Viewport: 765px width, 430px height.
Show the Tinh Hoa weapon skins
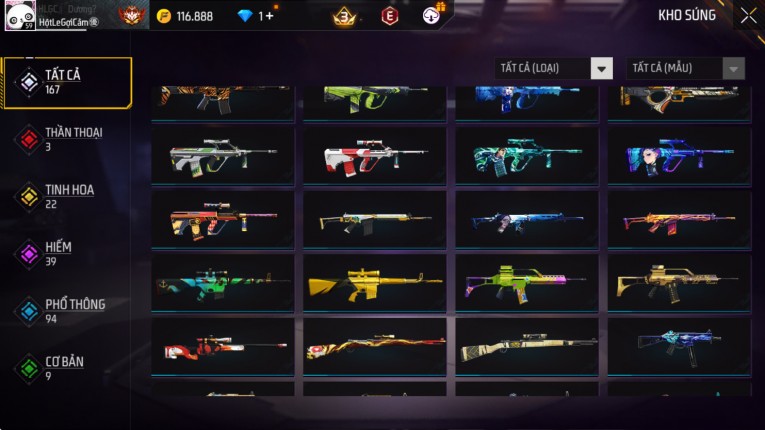(x=67, y=196)
